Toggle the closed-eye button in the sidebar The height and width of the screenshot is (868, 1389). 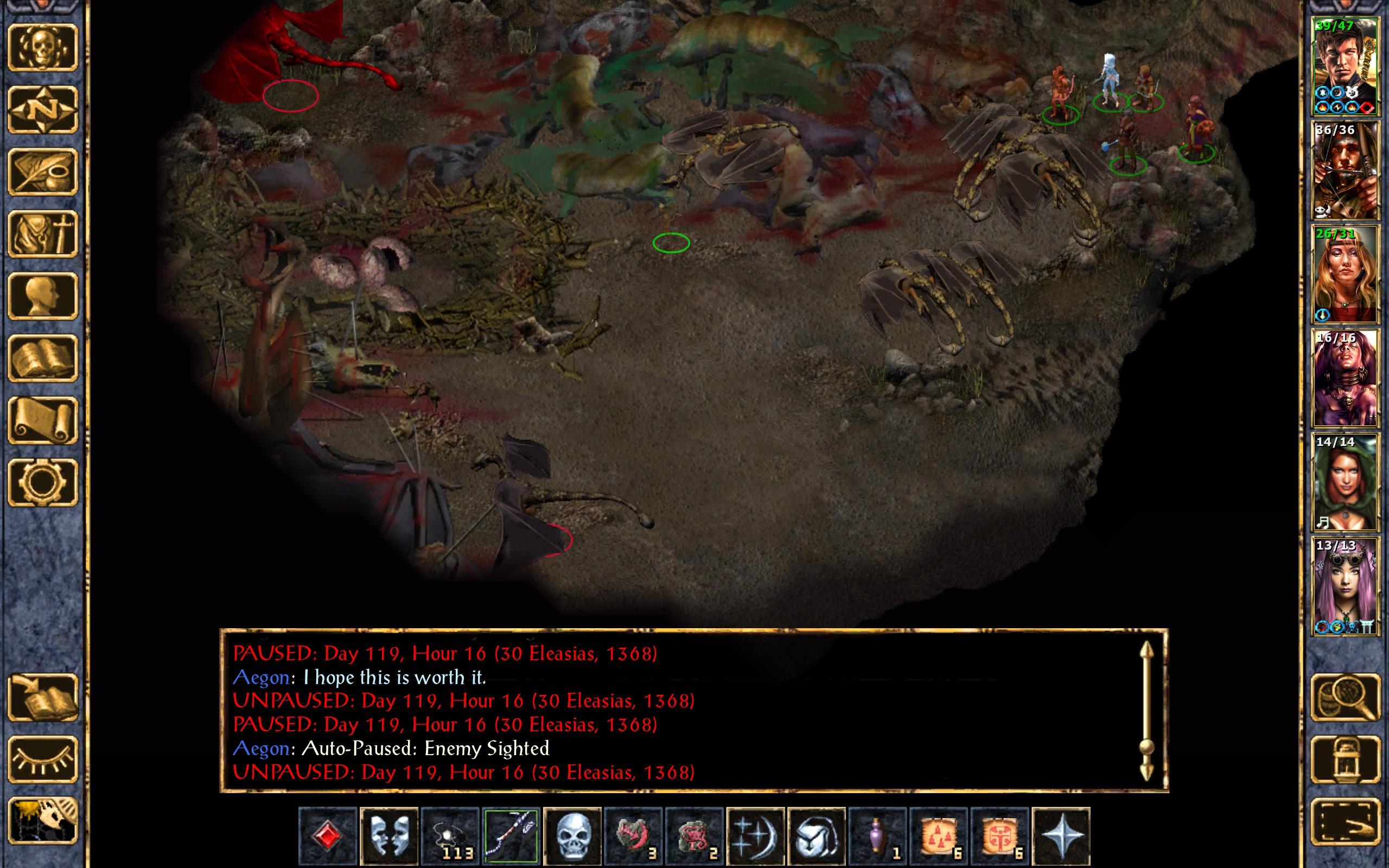[x=43, y=759]
